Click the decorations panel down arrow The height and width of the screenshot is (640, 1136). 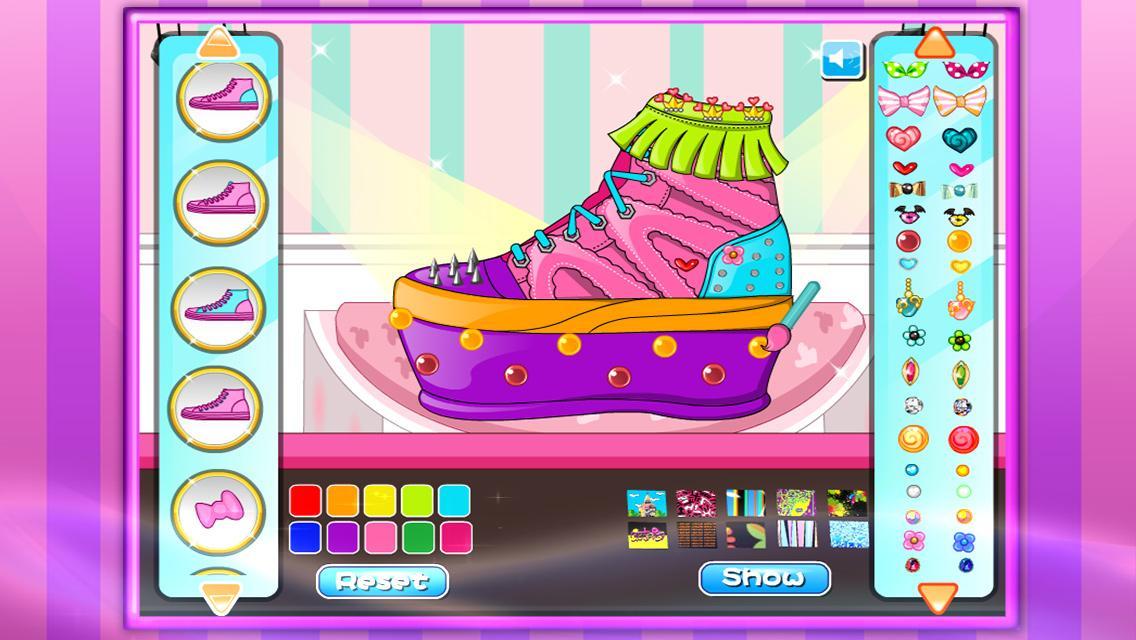pos(935,597)
